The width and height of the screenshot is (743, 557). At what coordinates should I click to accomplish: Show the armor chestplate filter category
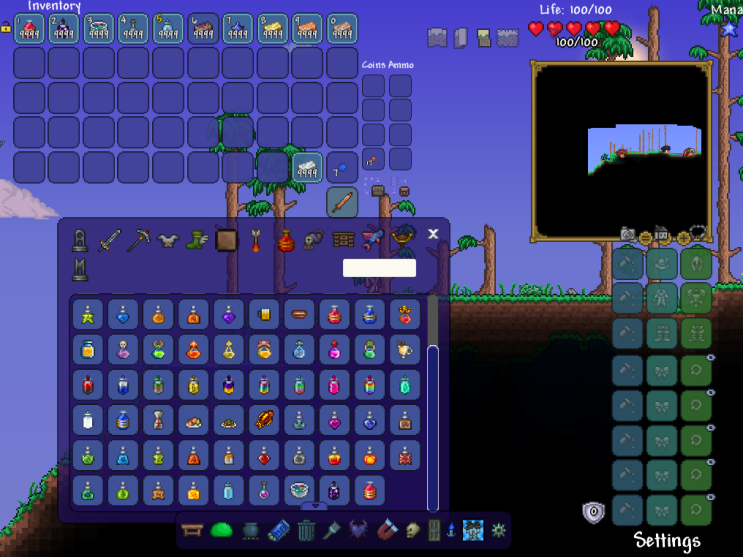pyautogui.click(x=168, y=240)
